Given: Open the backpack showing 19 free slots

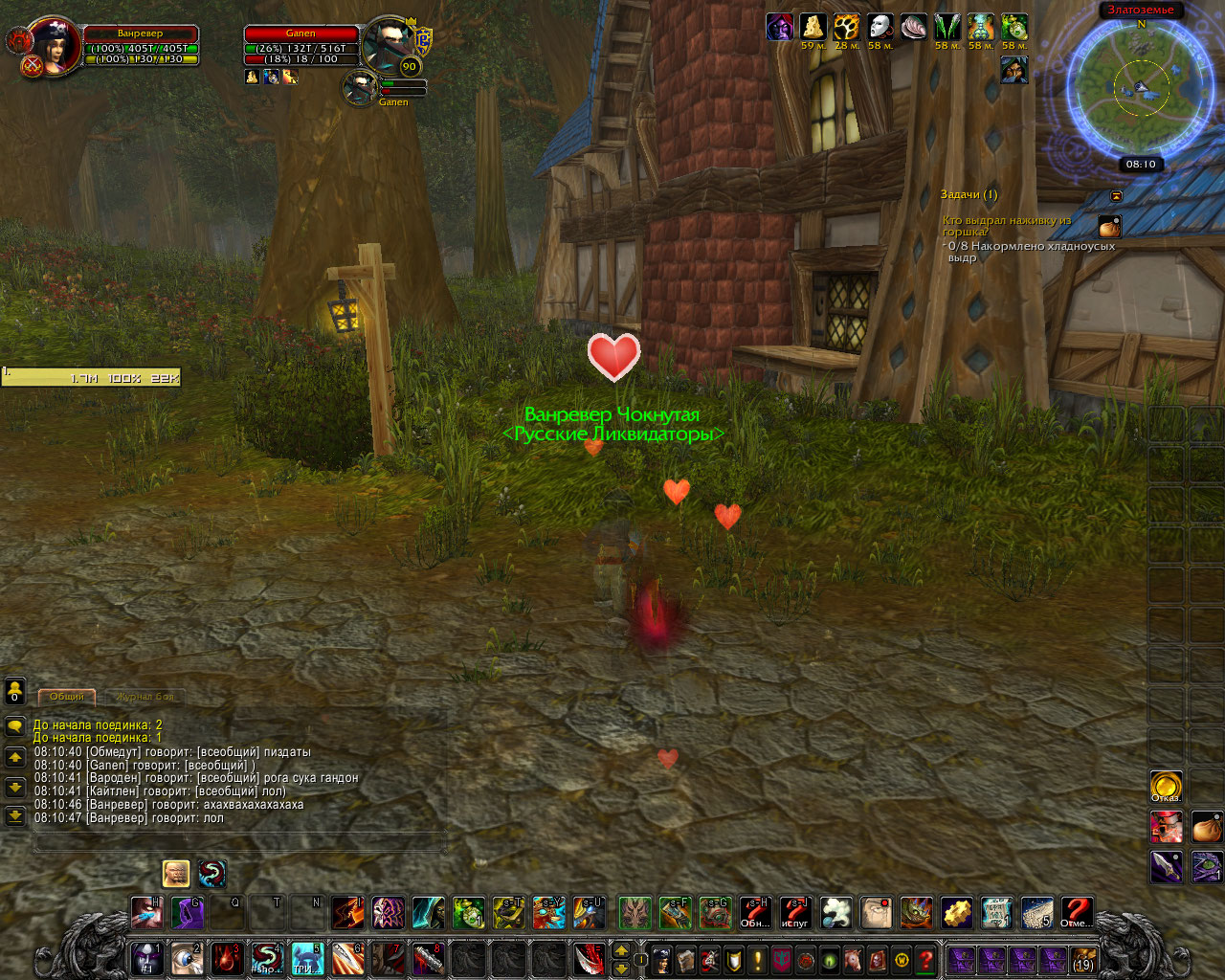Looking at the screenshot, I should pos(1082,959).
